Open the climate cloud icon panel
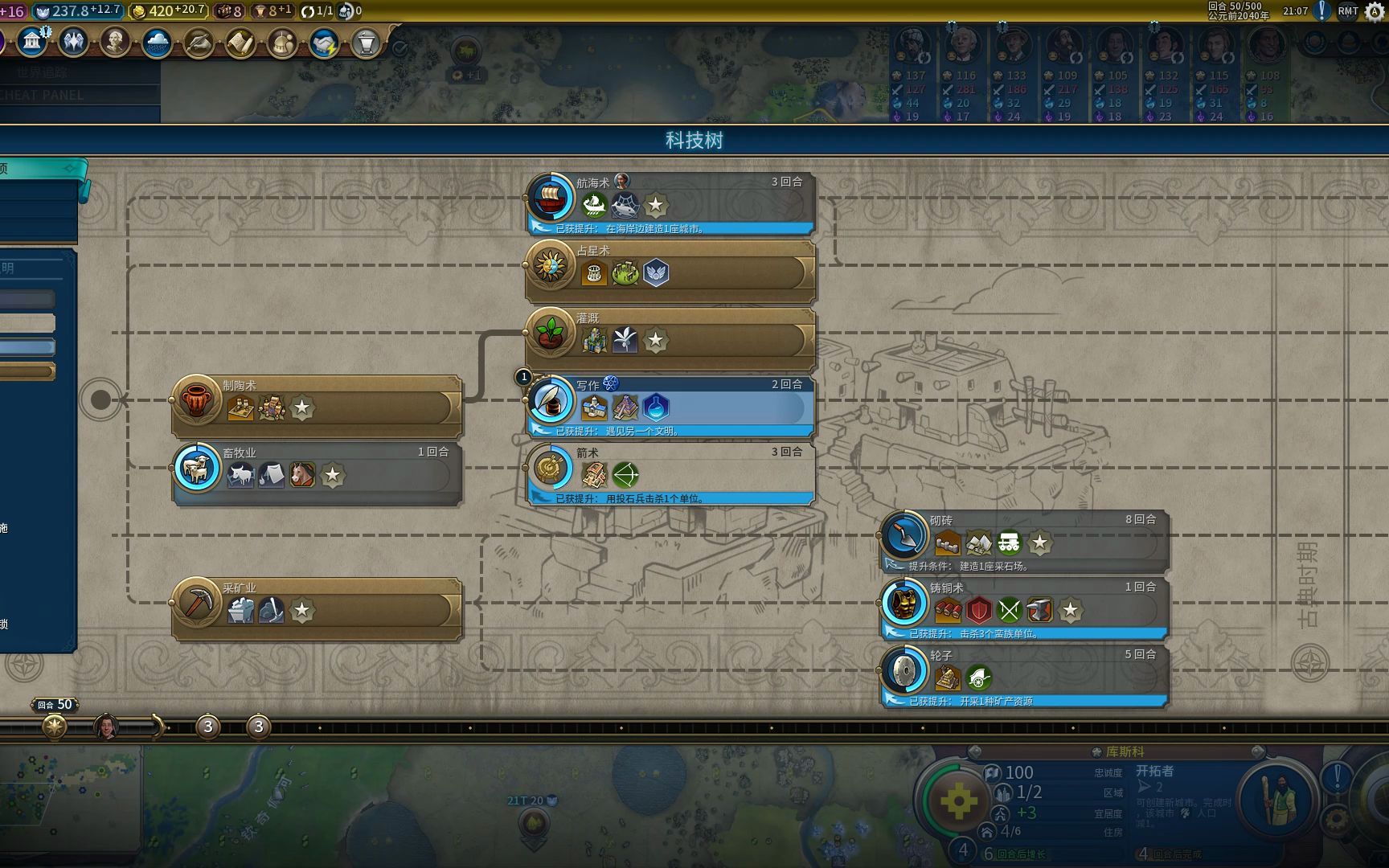The width and height of the screenshot is (1389, 868). pos(157,43)
